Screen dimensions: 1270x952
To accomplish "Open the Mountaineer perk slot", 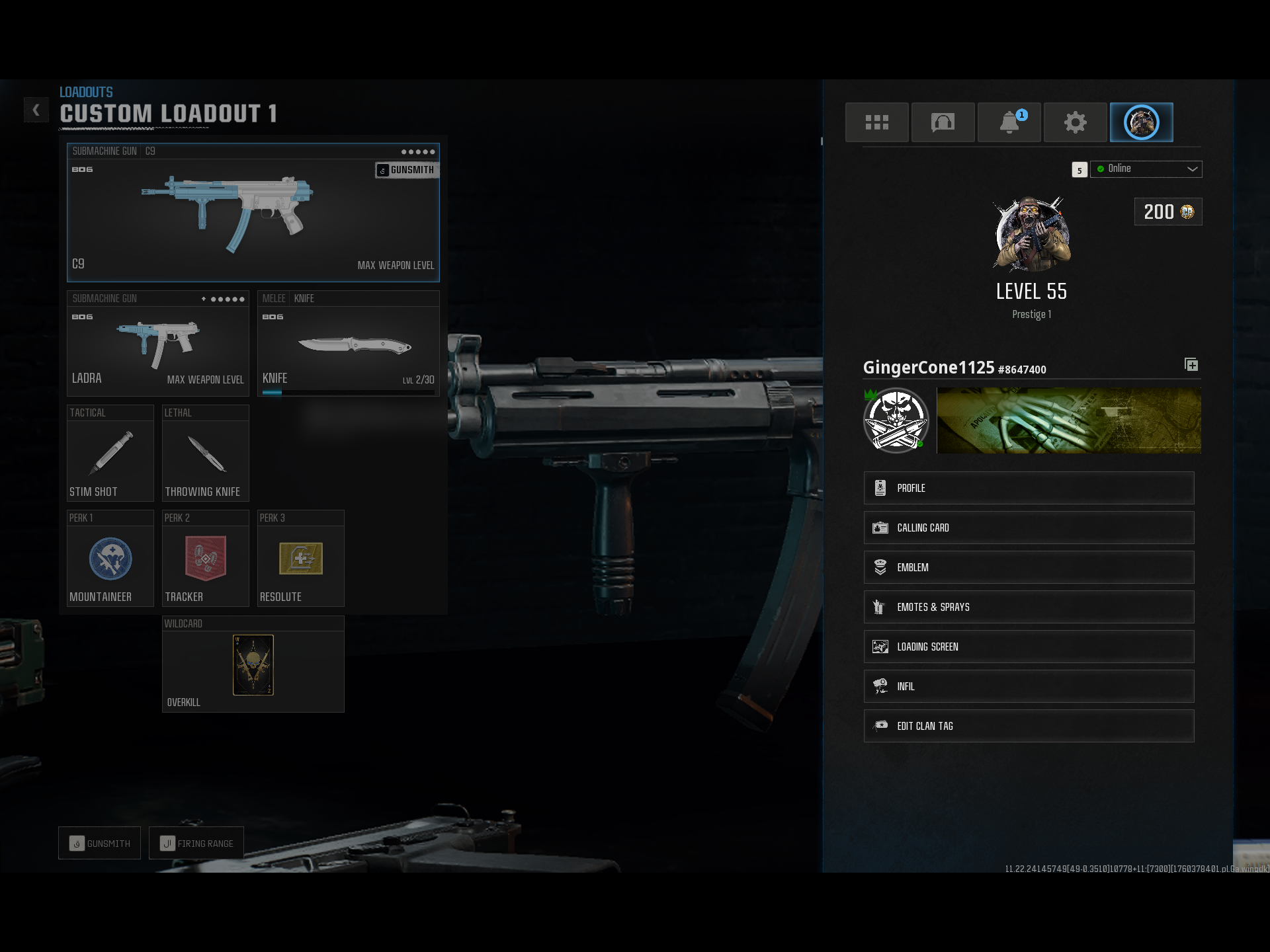I will pyautogui.click(x=110, y=559).
